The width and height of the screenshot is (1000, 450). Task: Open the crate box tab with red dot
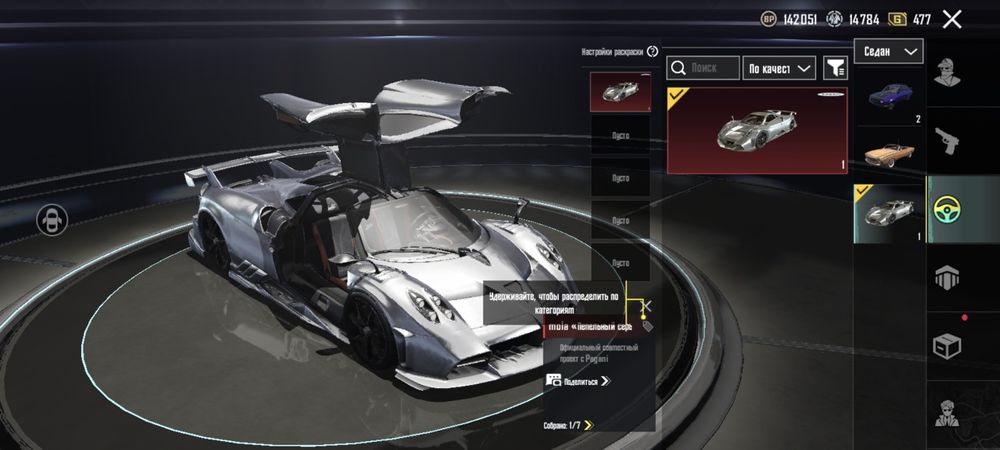pyautogui.click(x=949, y=345)
